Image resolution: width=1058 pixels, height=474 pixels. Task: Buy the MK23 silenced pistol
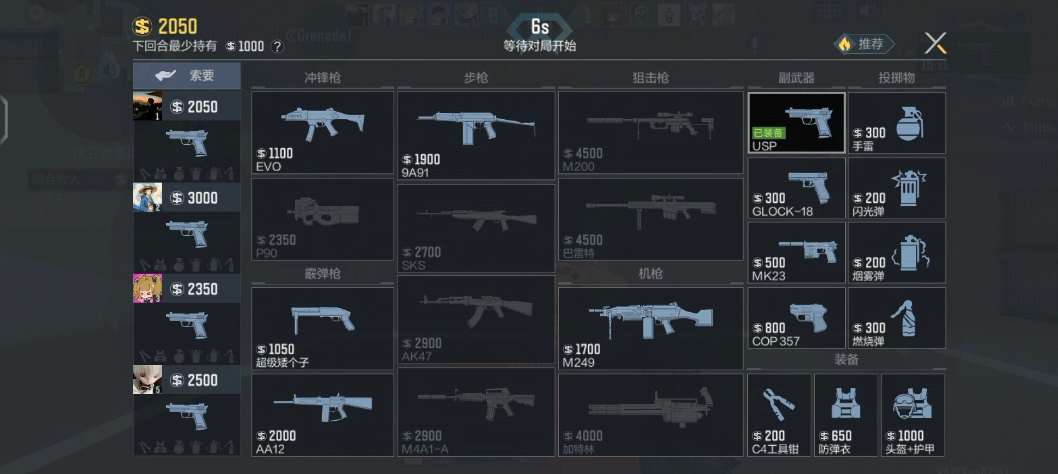(x=796, y=252)
